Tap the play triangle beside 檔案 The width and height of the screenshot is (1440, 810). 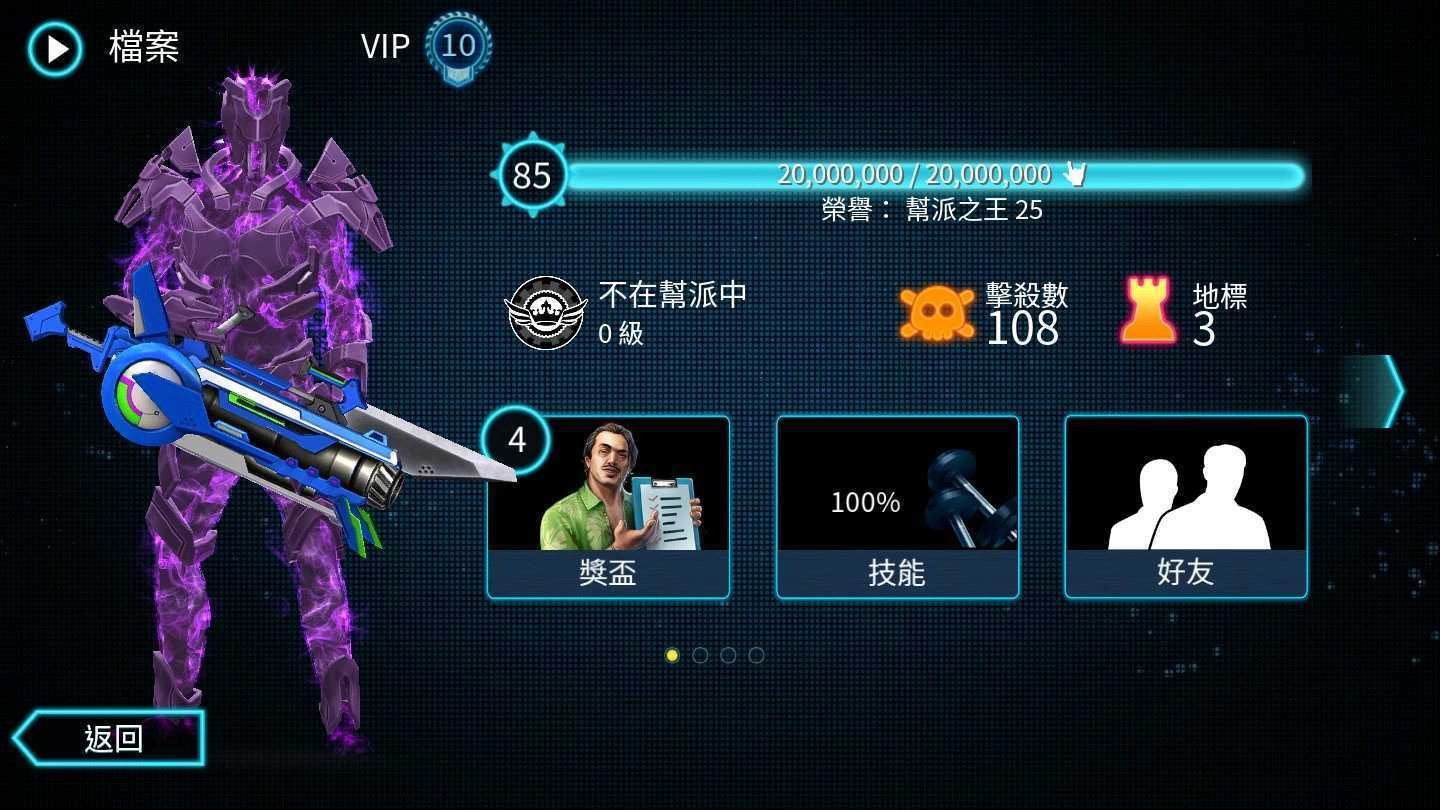coord(56,48)
